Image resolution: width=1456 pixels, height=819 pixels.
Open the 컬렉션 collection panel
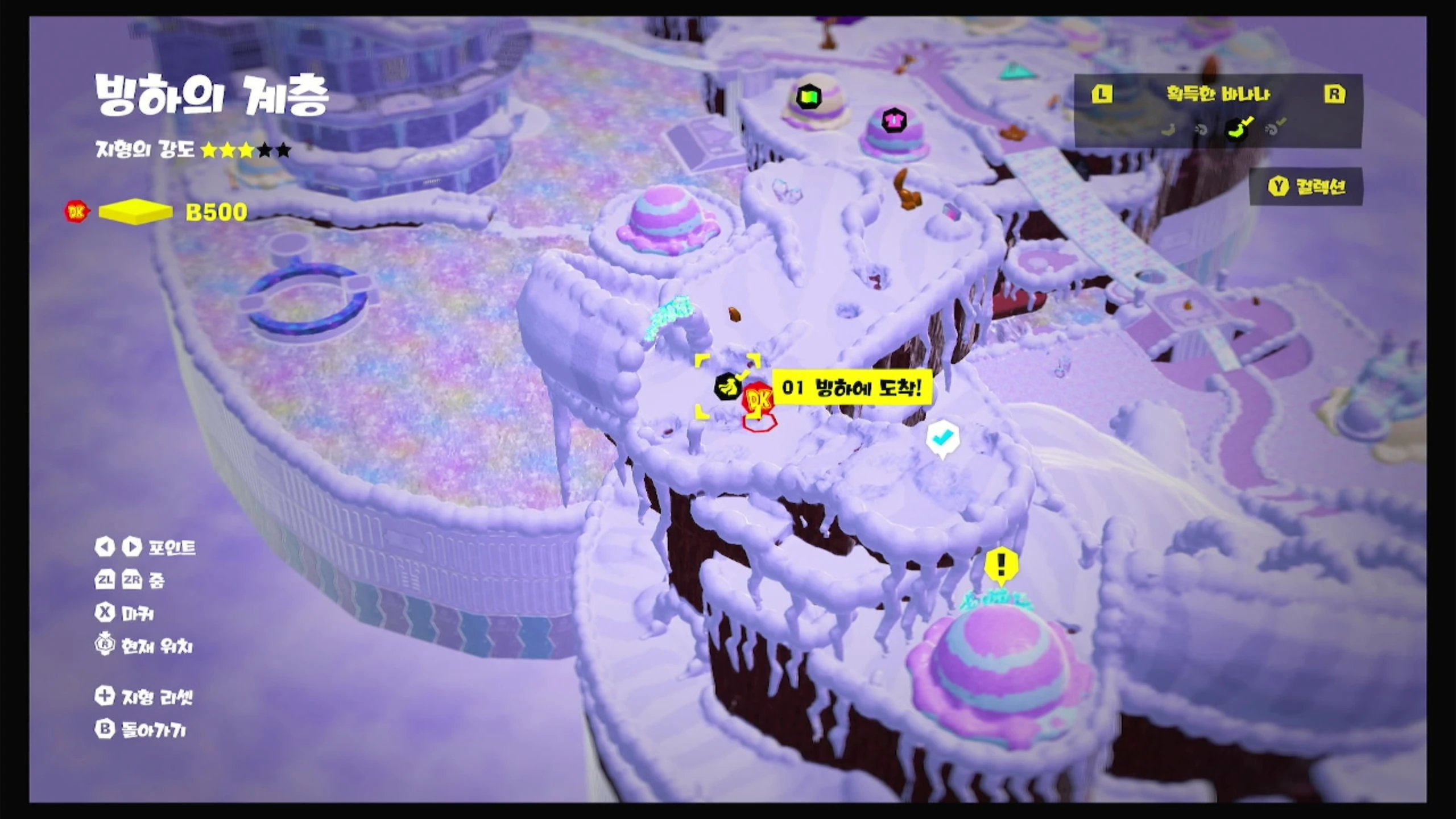[x=1306, y=187]
